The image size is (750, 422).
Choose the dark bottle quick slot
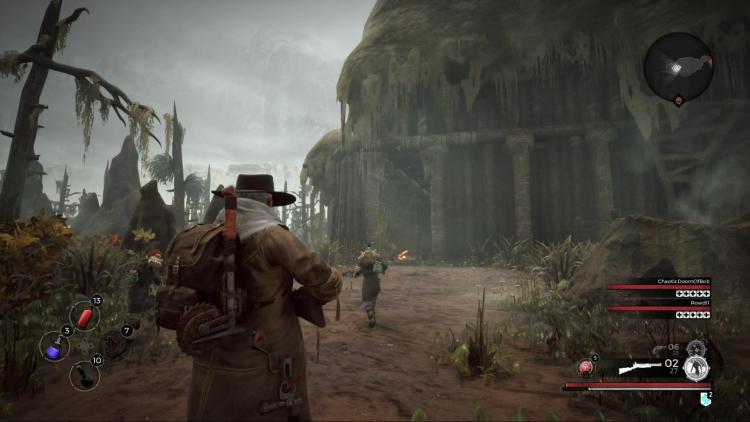coord(84,376)
